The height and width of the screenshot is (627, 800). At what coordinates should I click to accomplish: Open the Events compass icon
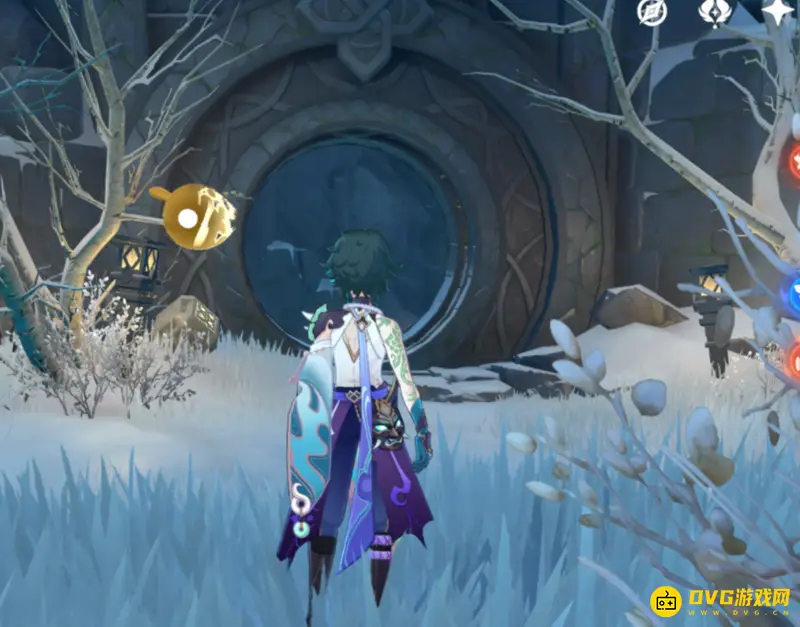coord(651,12)
